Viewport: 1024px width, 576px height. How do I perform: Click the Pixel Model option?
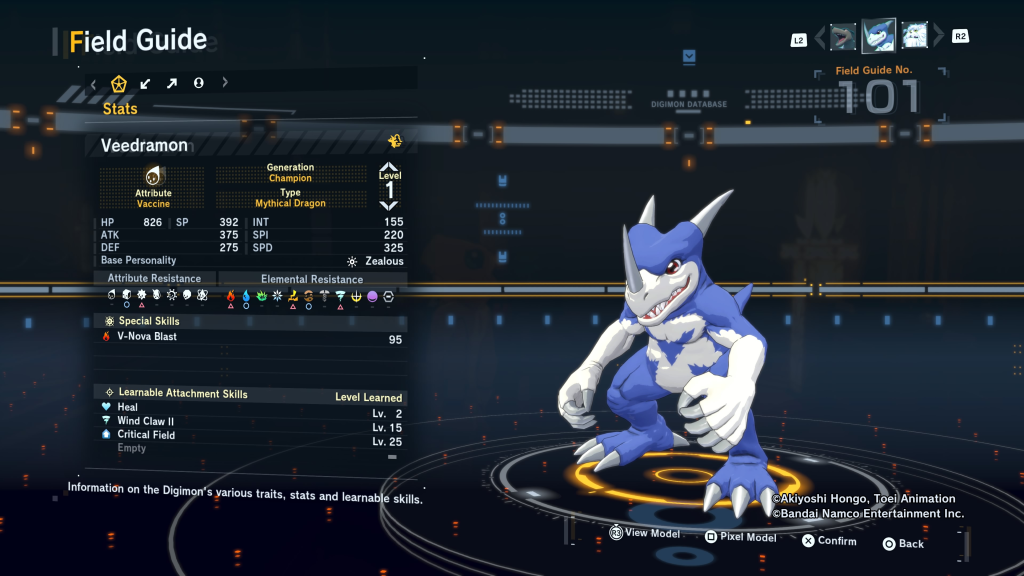[x=740, y=537]
